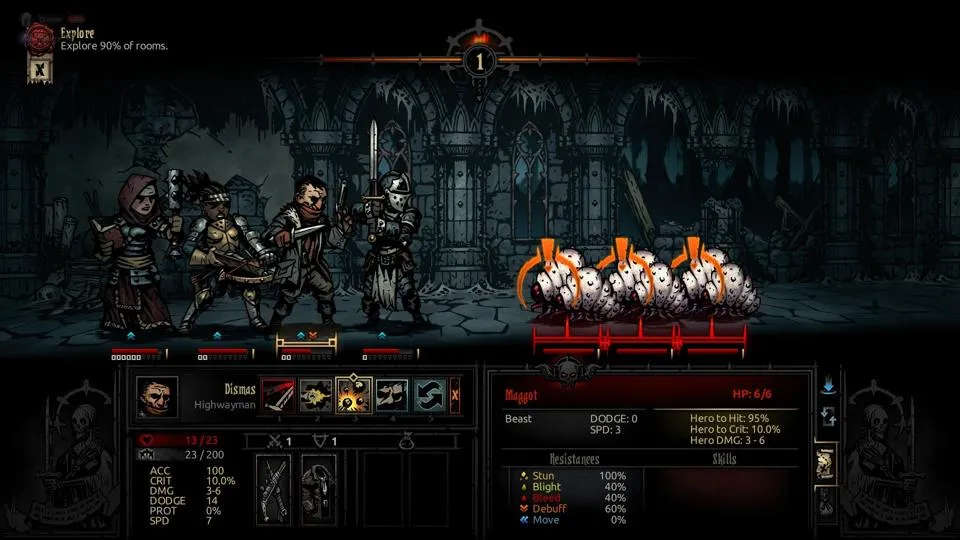
Task: Choose the swap position arrows skill
Action: pos(429,394)
